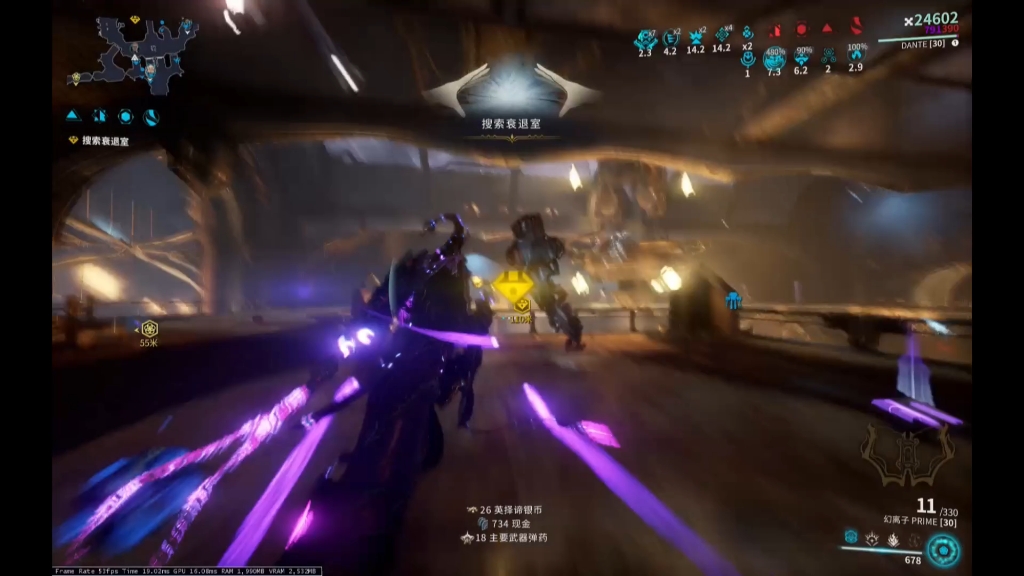Click the red circle status icon

click(801, 30)
